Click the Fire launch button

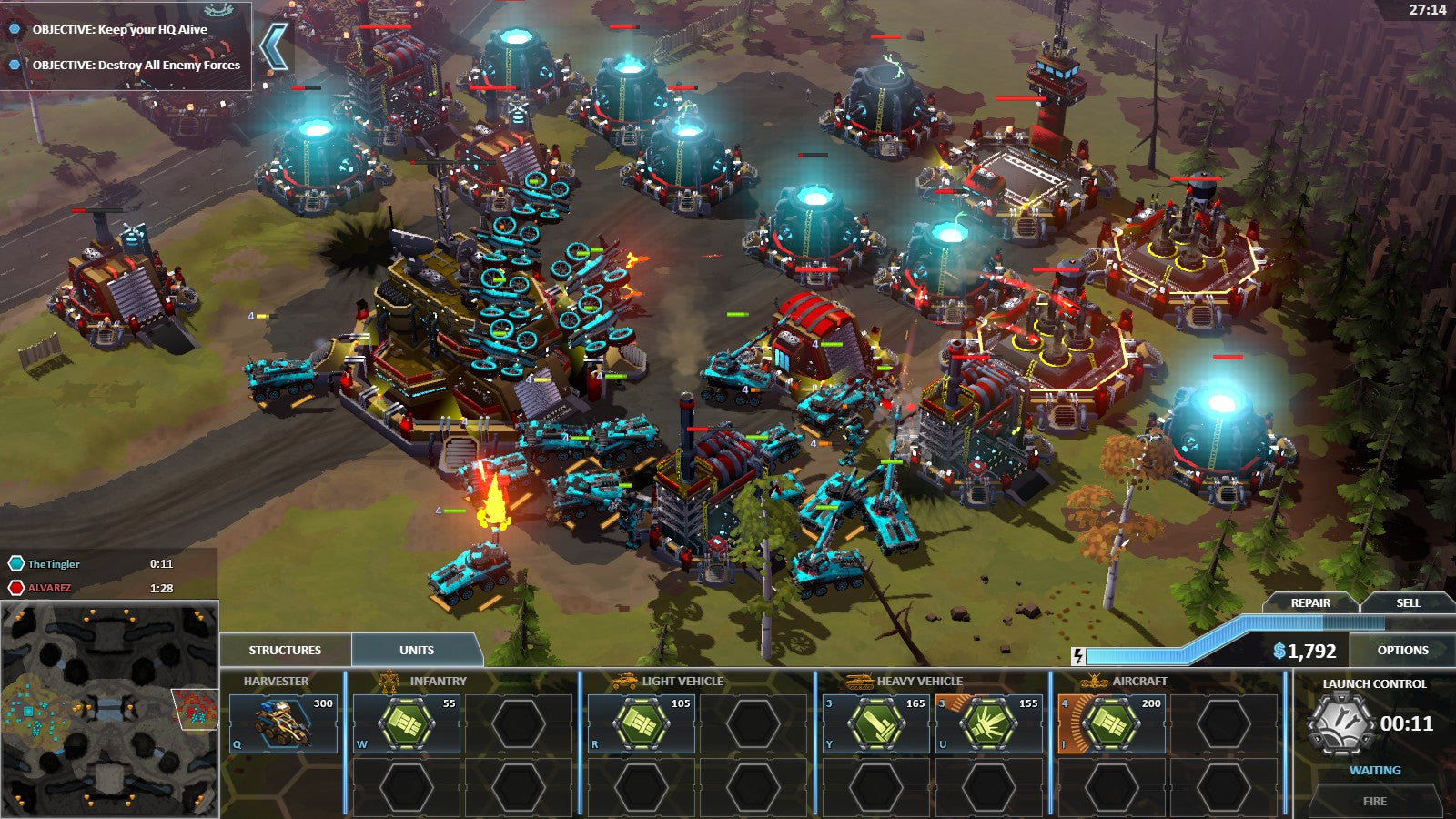click(x=1374, y=801)
